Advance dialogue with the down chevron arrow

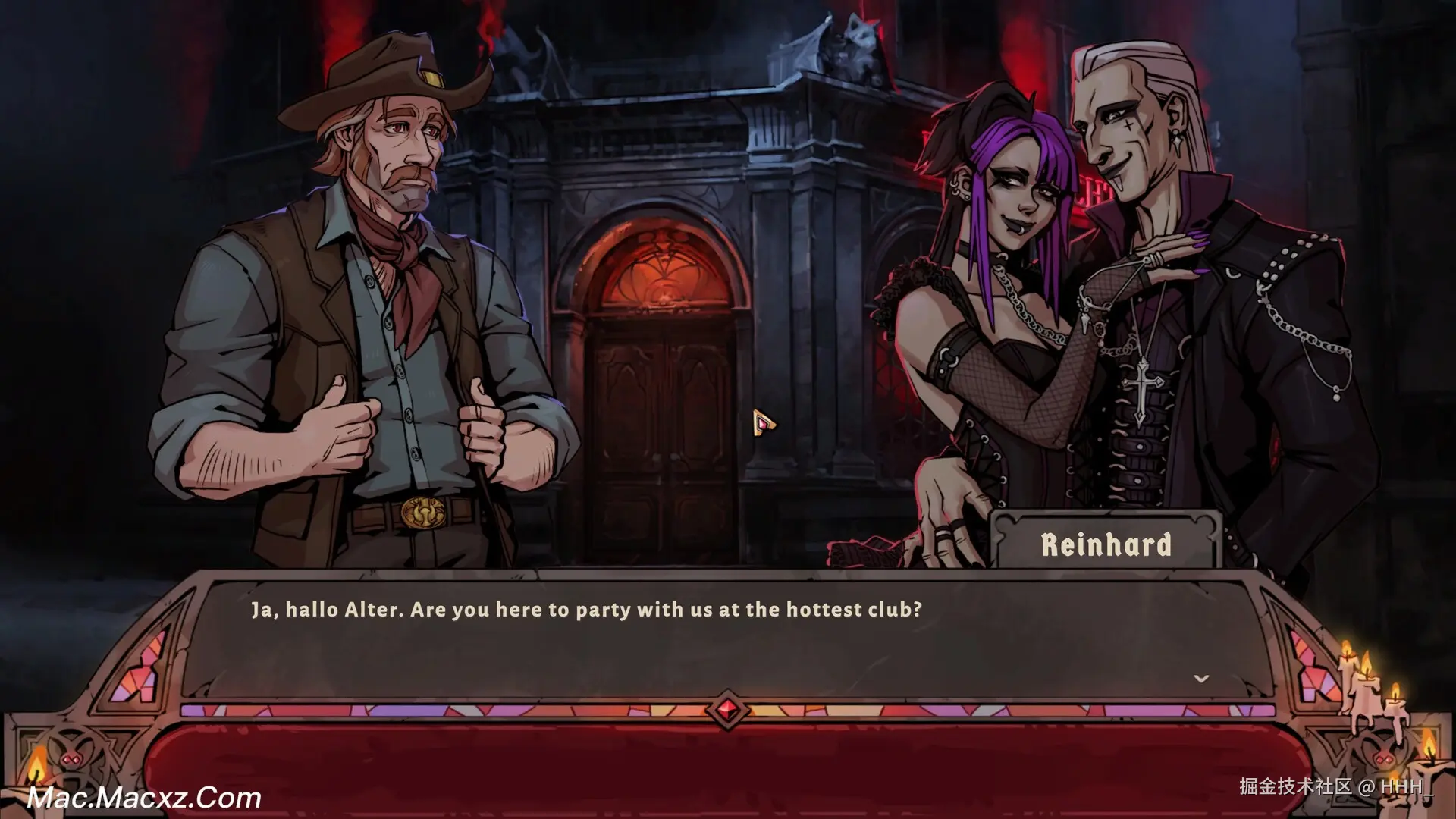[1200, 679]
